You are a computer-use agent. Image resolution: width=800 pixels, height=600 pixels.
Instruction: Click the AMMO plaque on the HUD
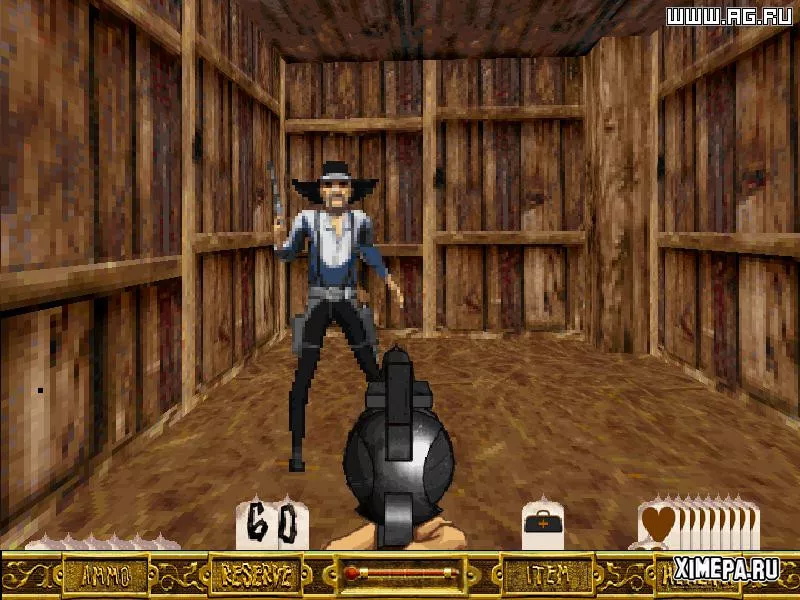coord(105,574)
